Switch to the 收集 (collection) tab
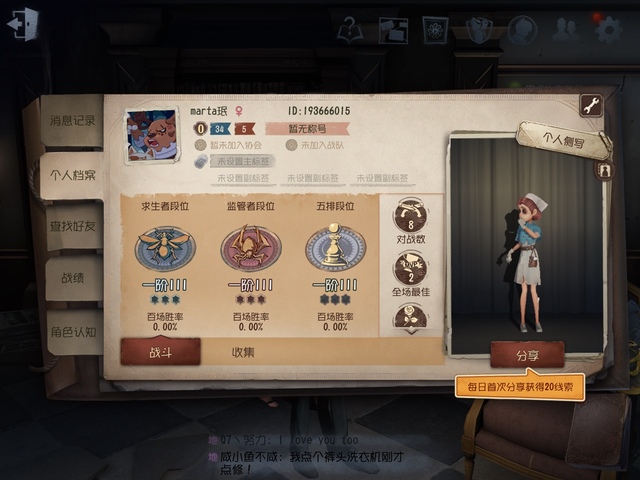The image size is (640, 480). click(243, 351)
